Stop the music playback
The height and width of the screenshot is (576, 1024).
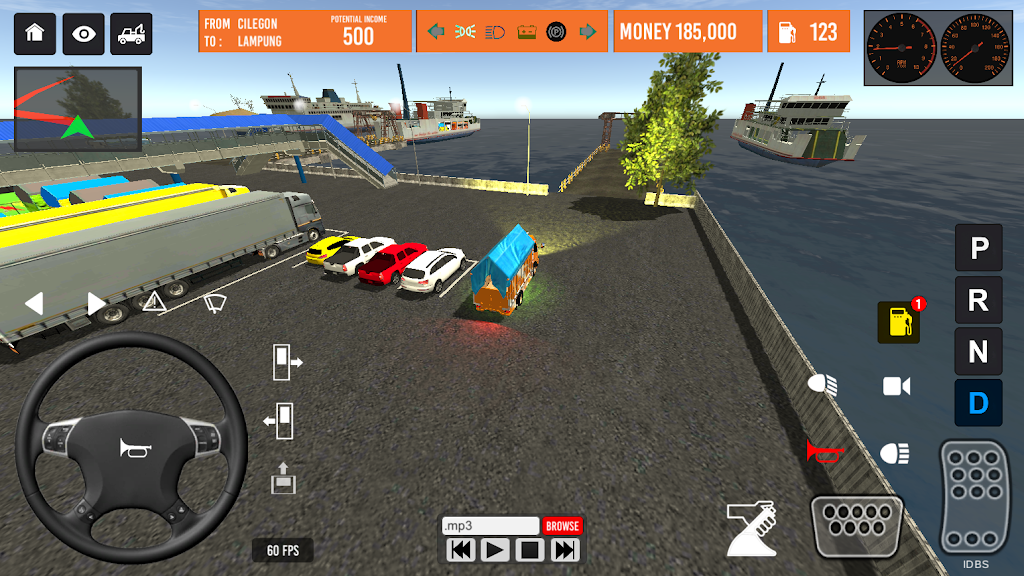click(530, 549)
